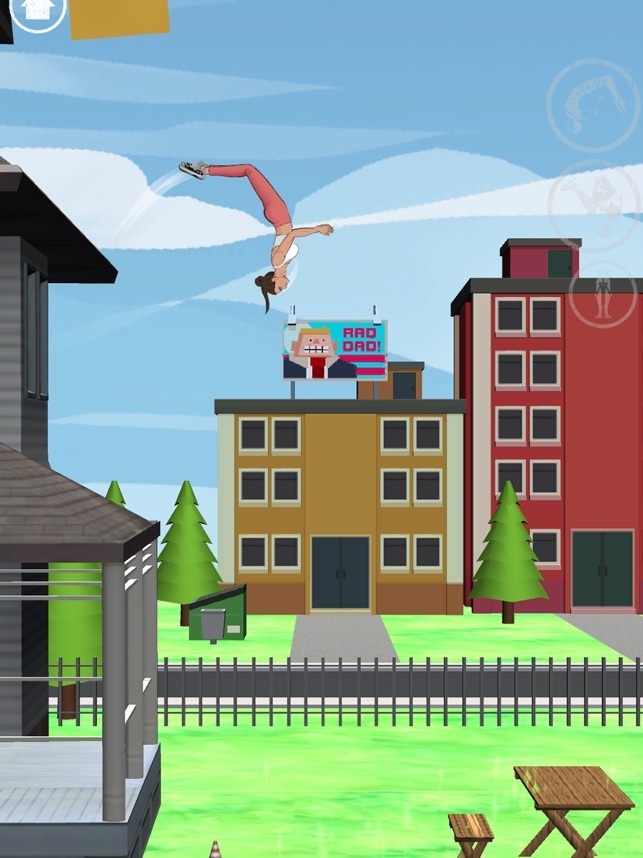This screenshot has width=643, height=858.
Task: Tap the home button icon
Action: tap(38, 10)
